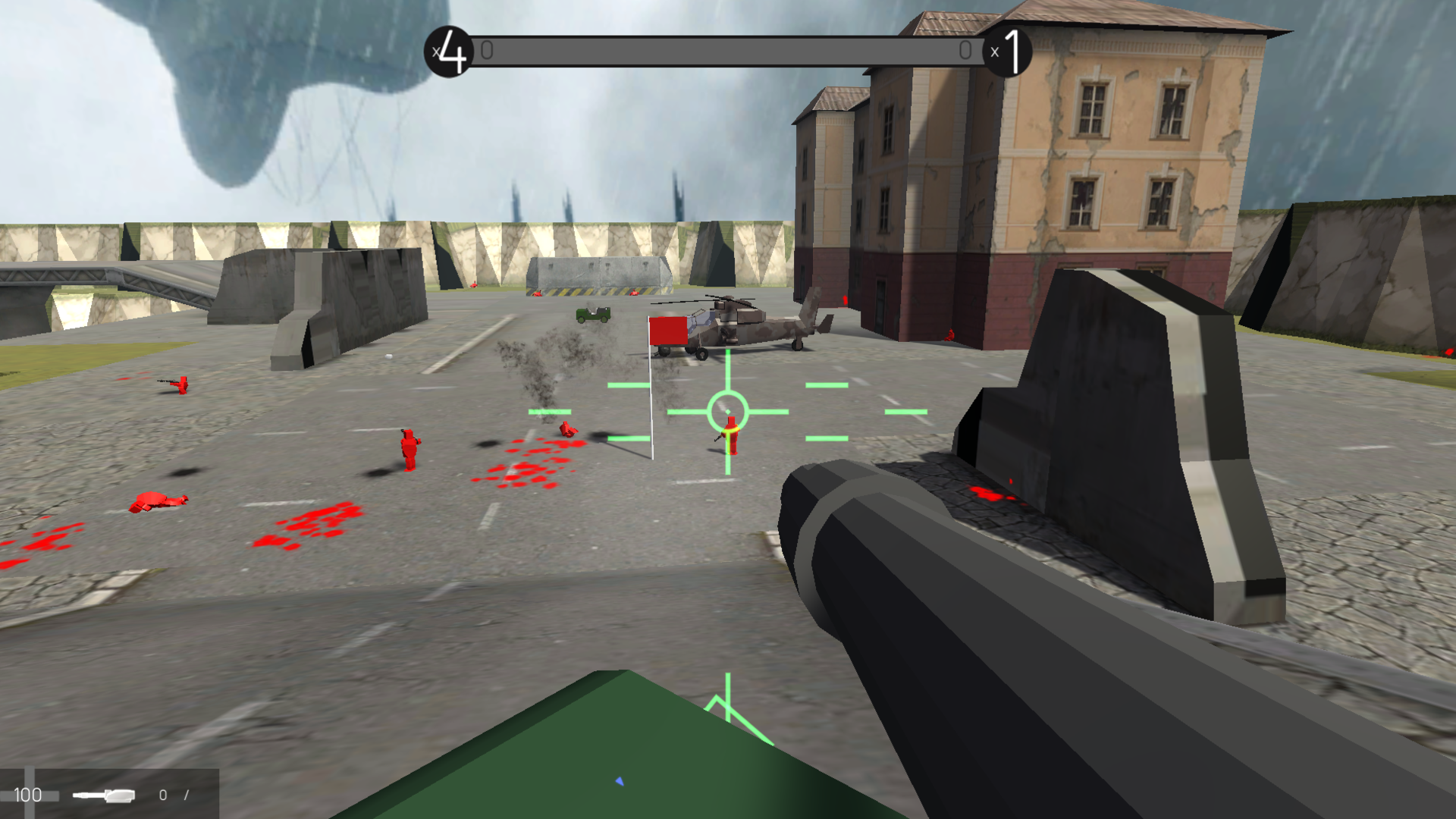
Task: Click the white weapon silhouette icon
Action: tap(104, 796)
